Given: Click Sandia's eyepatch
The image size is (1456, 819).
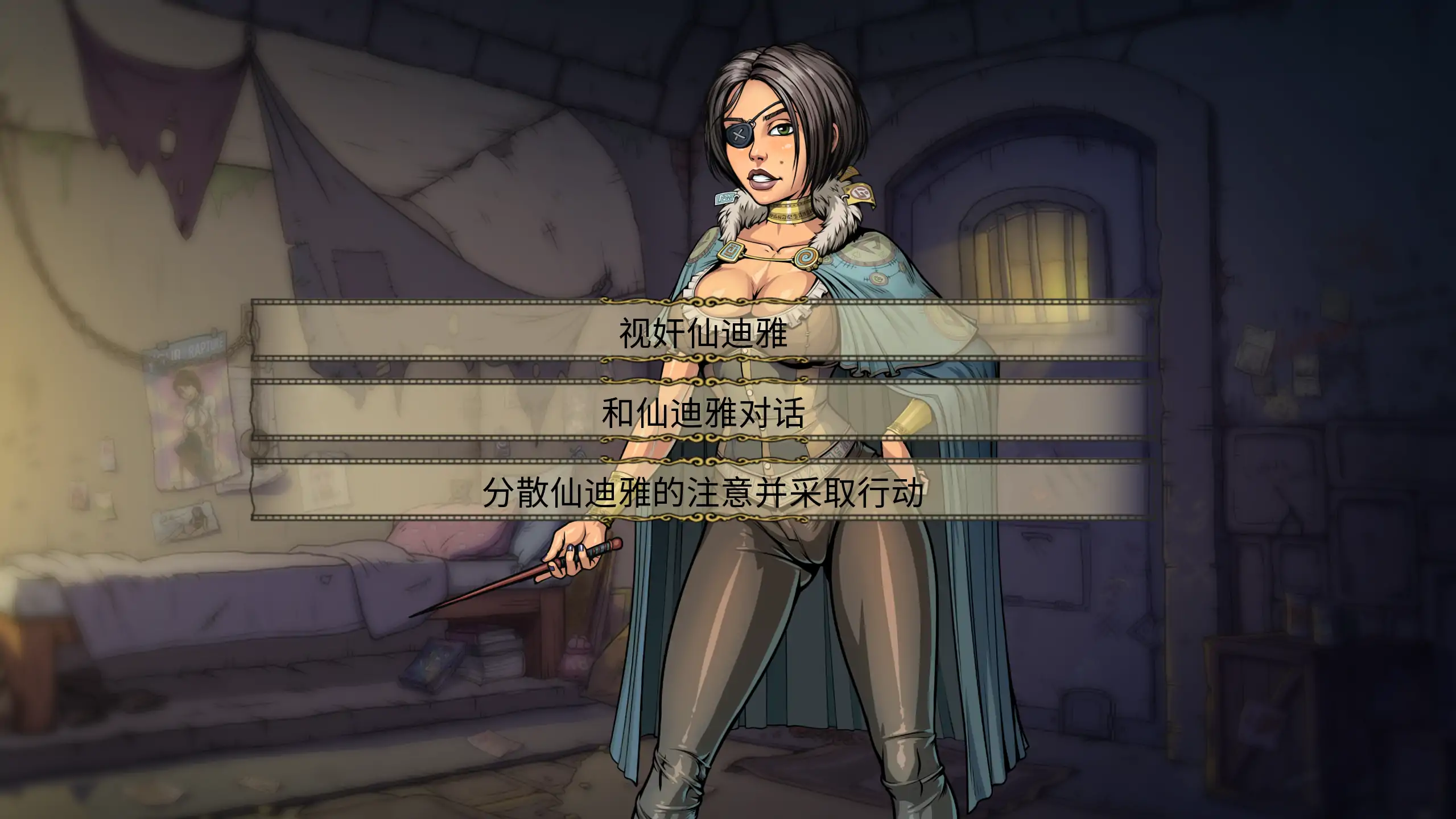Looking at the screenshot, I should tap(740, 135).
